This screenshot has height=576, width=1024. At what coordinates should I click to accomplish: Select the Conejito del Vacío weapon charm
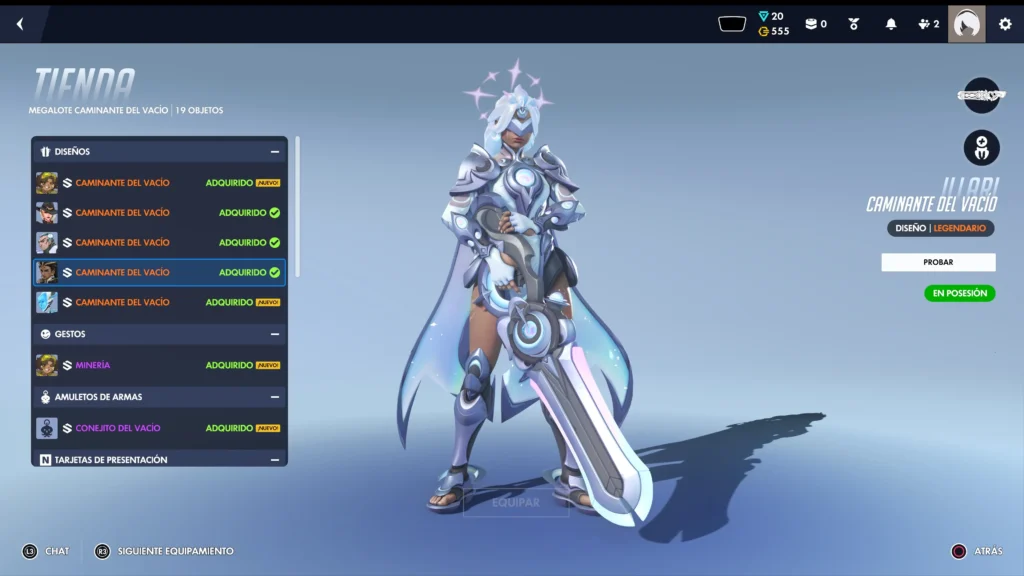coord(159,428)
